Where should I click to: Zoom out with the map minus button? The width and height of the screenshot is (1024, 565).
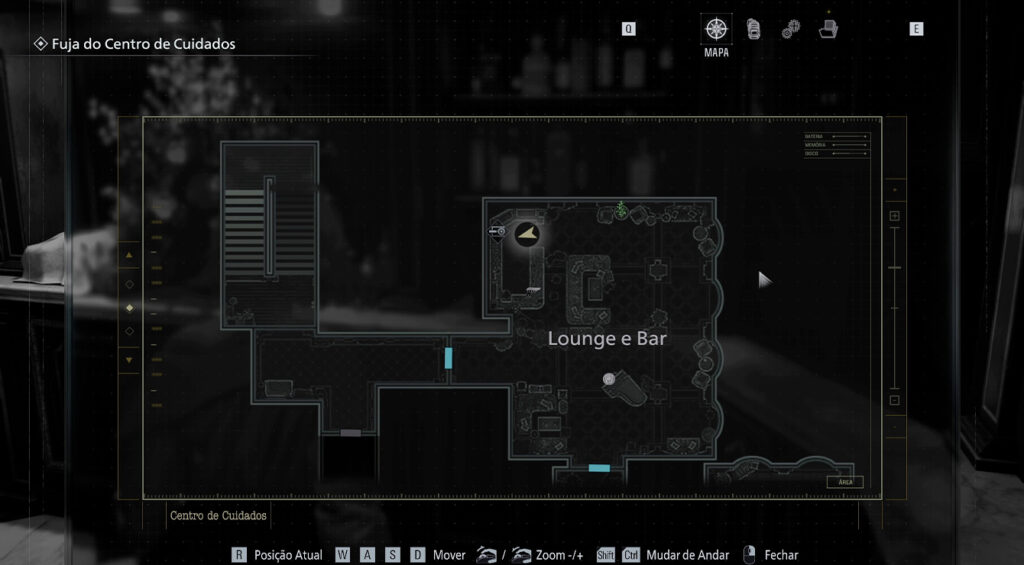click(x=894, y=400)
